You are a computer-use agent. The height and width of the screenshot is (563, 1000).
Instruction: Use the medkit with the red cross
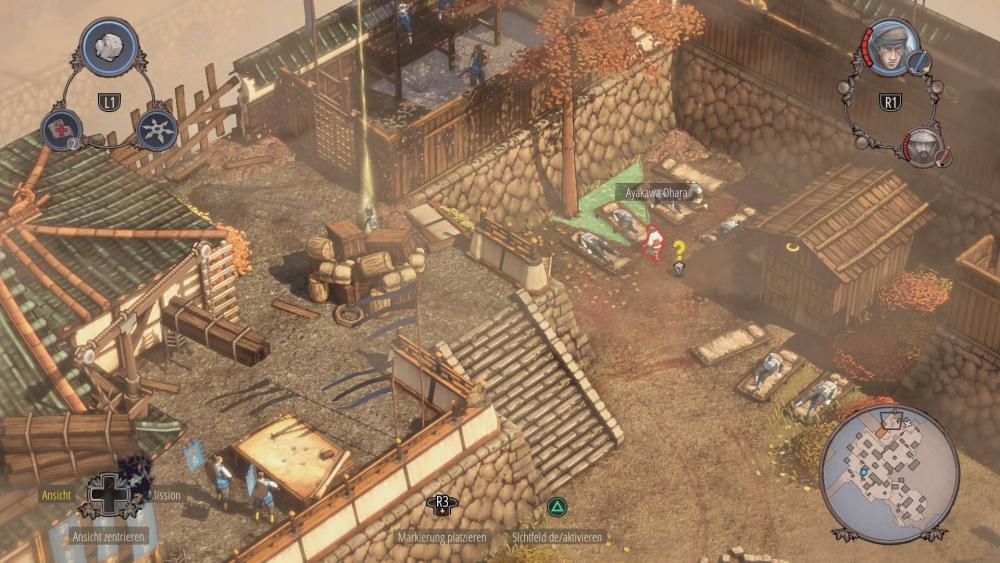click(60, 130)
